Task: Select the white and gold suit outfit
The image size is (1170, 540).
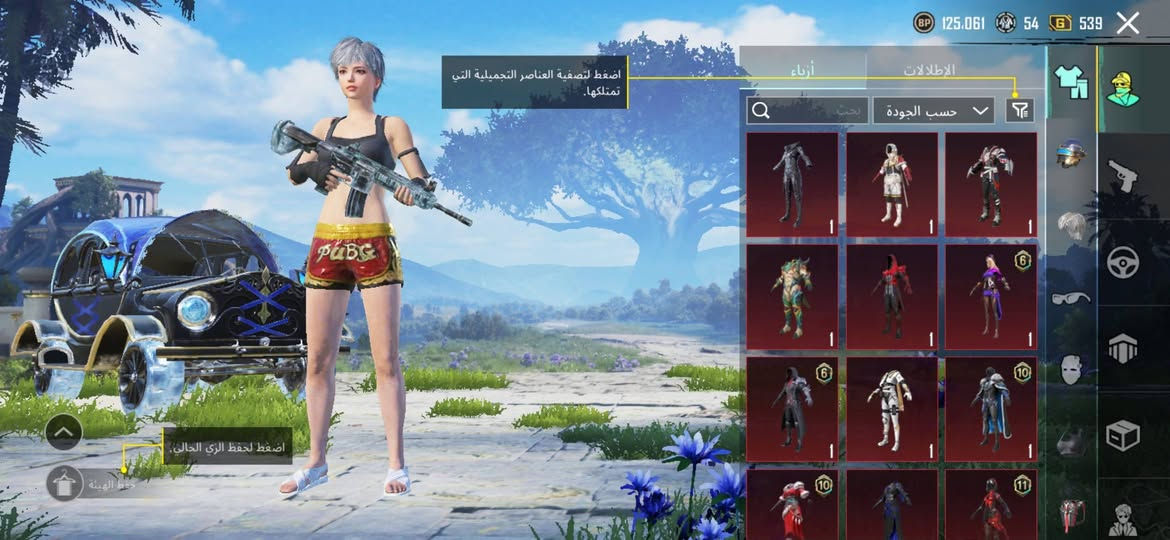Action: pyautogui.click(x=891, y=409)
